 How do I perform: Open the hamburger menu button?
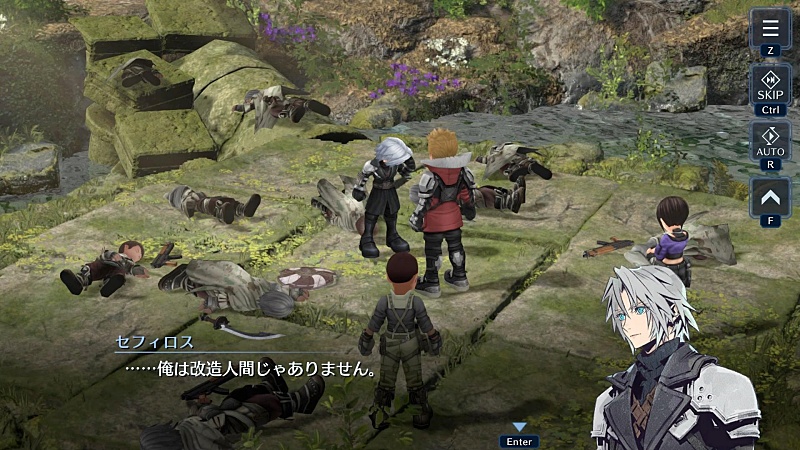click(x=770, y=28)
